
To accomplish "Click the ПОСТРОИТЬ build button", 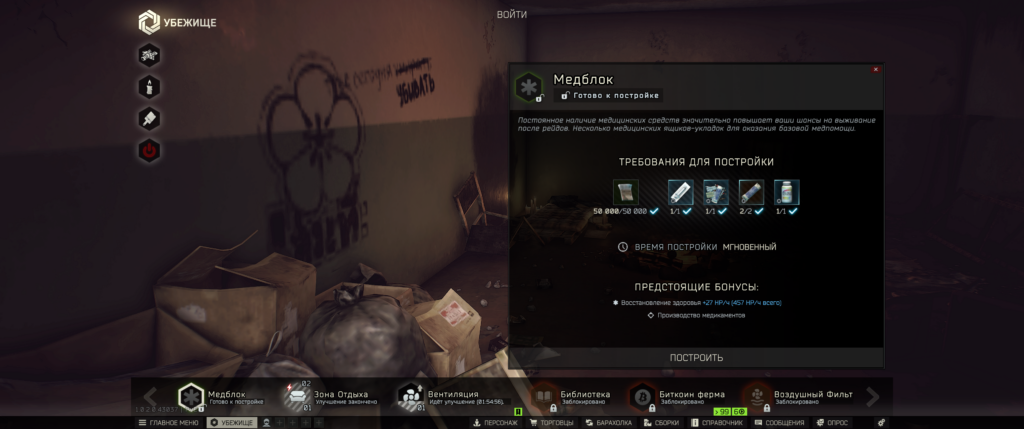I will point(696,357).
